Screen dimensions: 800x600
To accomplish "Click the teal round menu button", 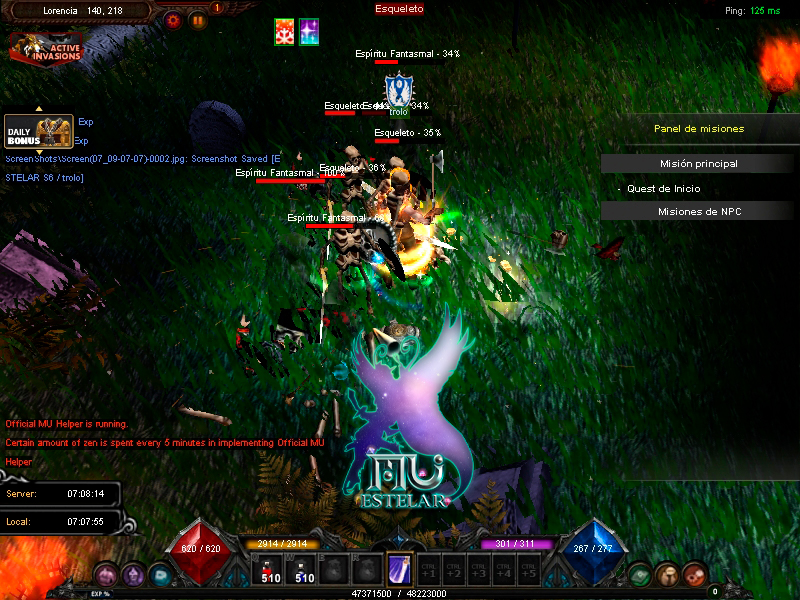I will click(159, 574).
